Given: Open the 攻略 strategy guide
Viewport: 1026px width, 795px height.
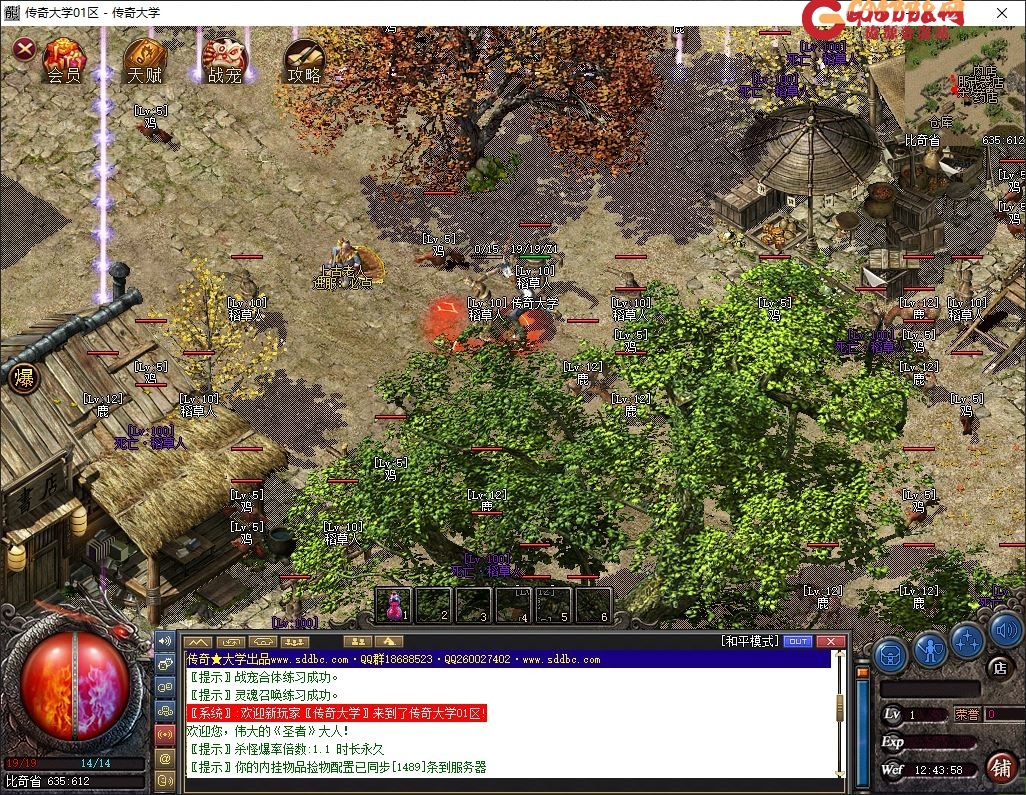Looking at the screenshot, I should [x=304, y=60].
